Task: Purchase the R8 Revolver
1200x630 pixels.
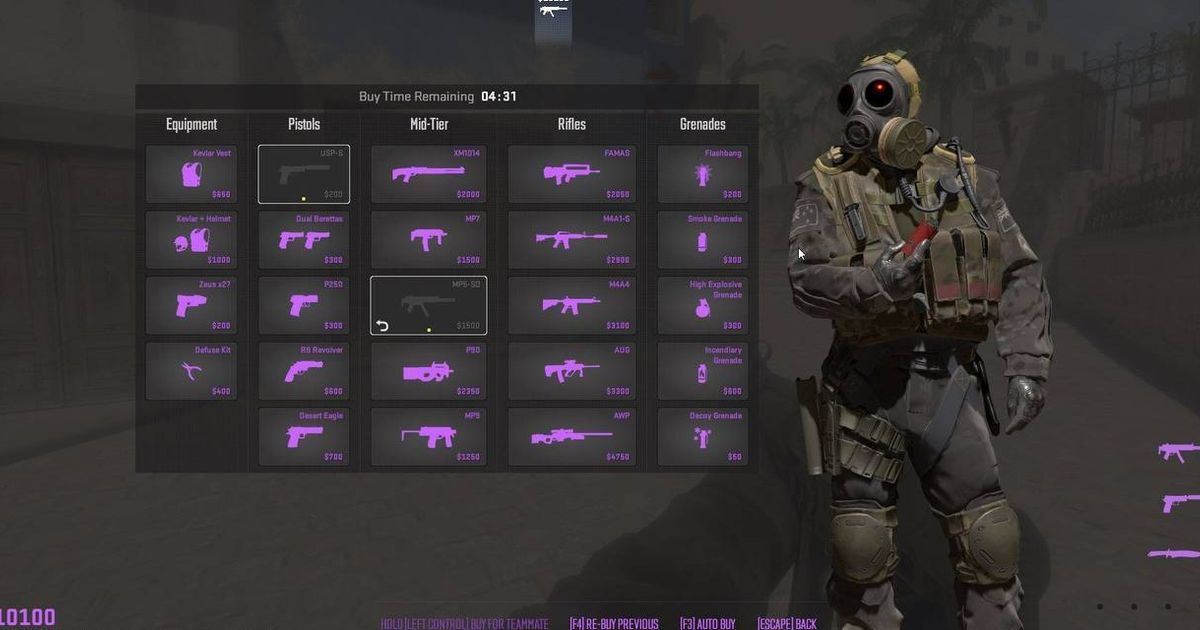Action: coord(304,372)
